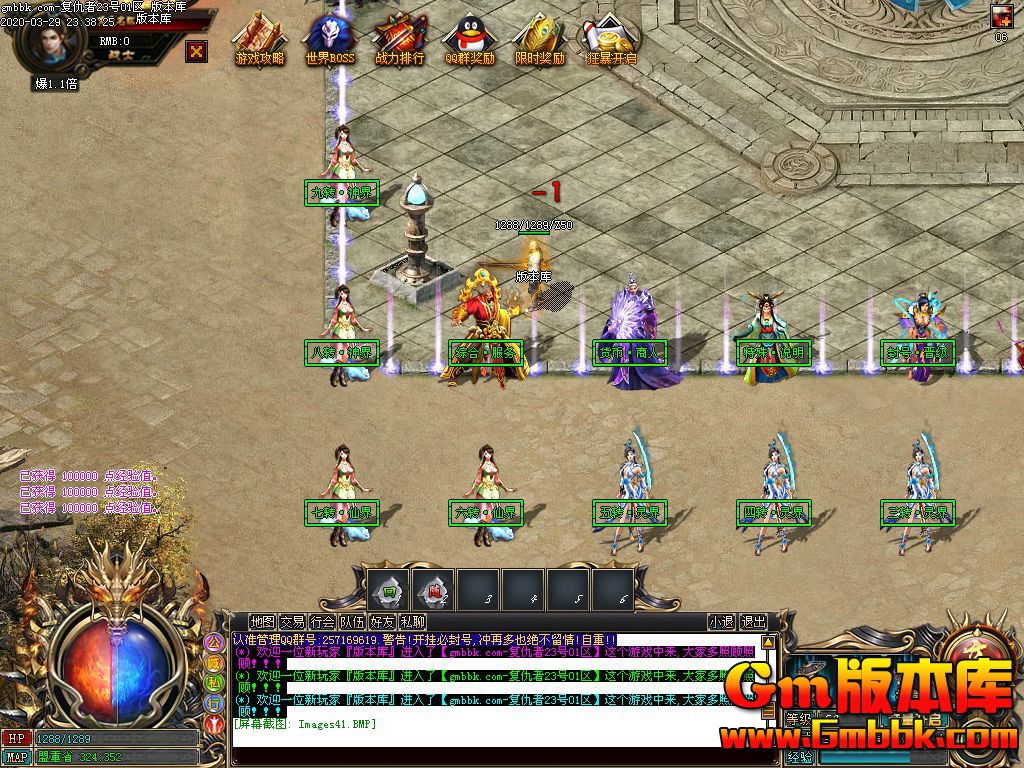Open the 游戏攻略 game guide icon
The height and width of the screenshot is (768, 1024).
(x=259, y=40)
